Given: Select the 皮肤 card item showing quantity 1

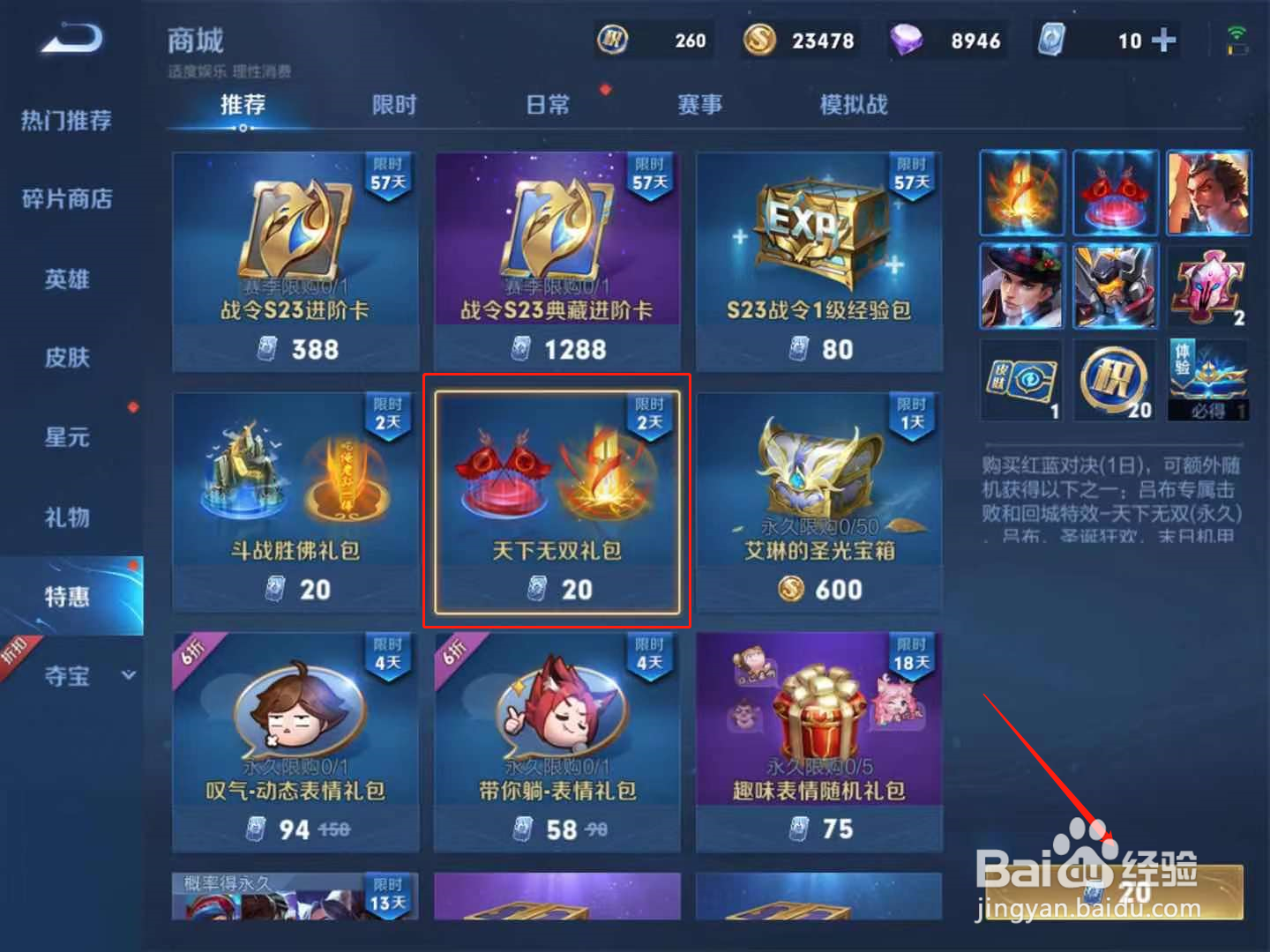Looking at the screenshot, I should coord(1020,379).
